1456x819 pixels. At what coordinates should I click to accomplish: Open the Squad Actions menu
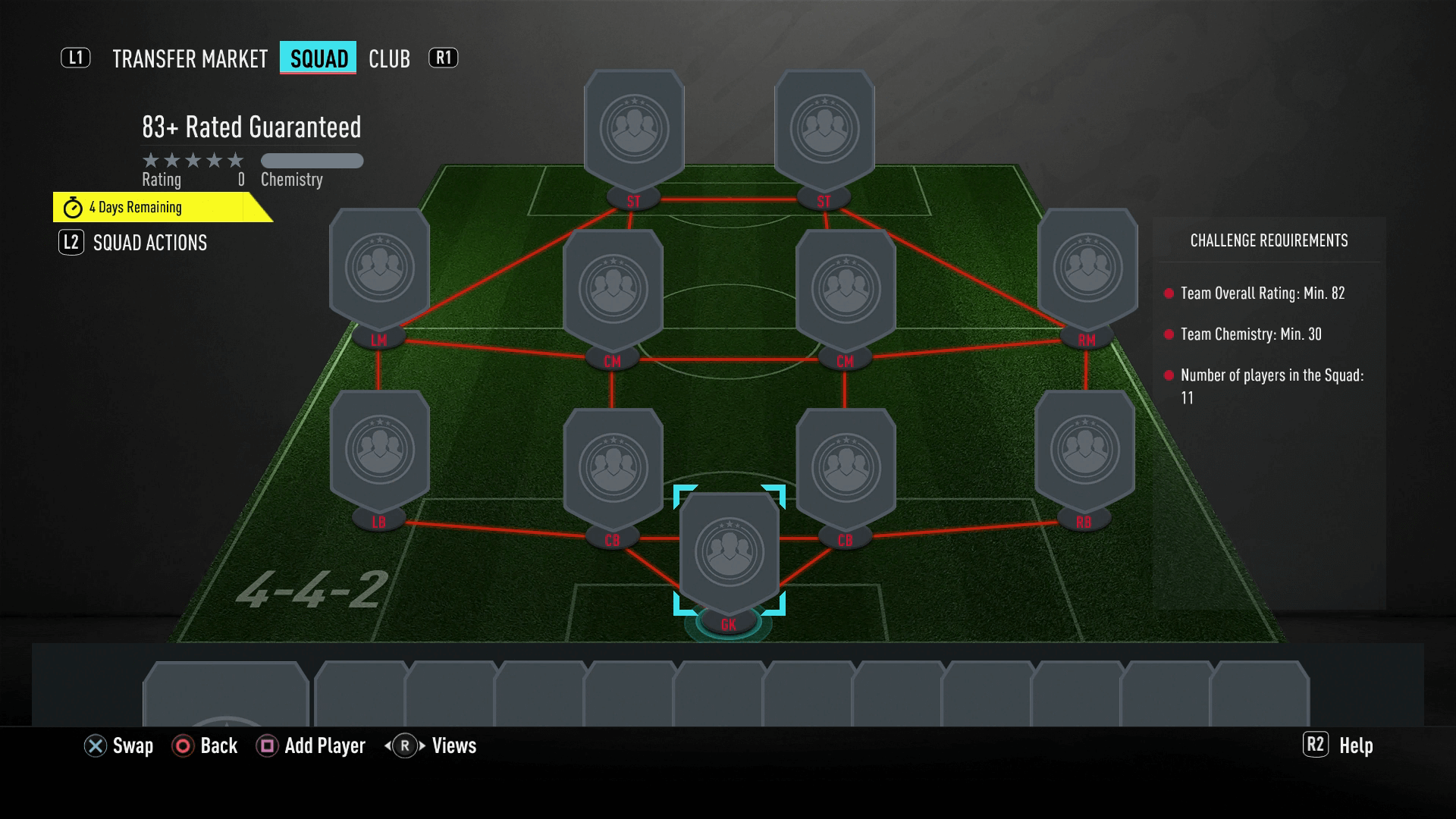149,243
